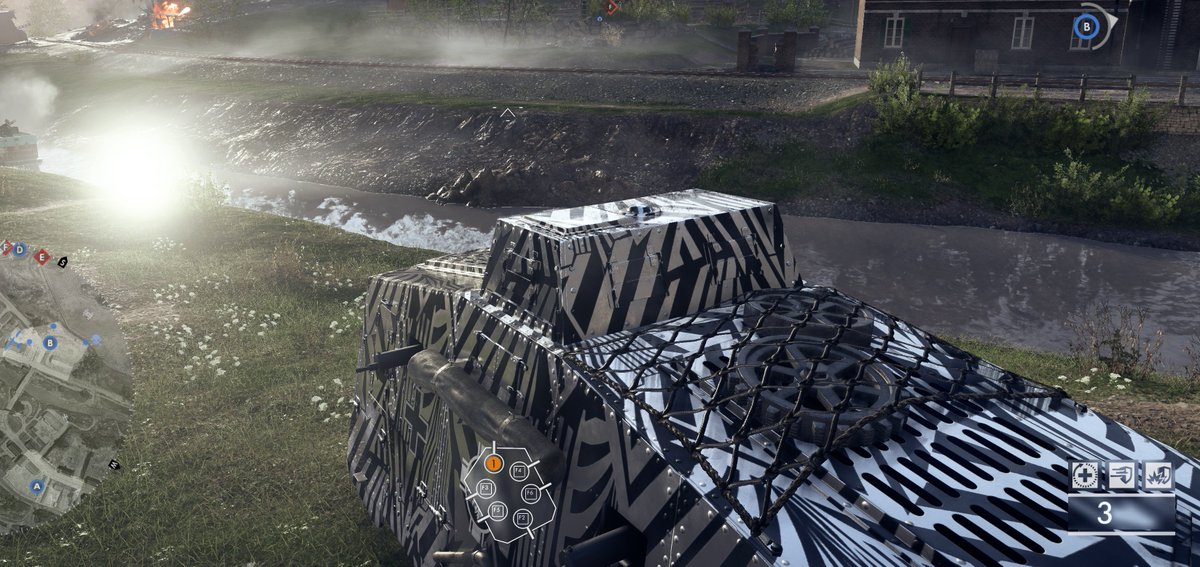Select the orange driver seat in the tank diagram
This screenshot has height=567, width=1200.
(493, 463)
